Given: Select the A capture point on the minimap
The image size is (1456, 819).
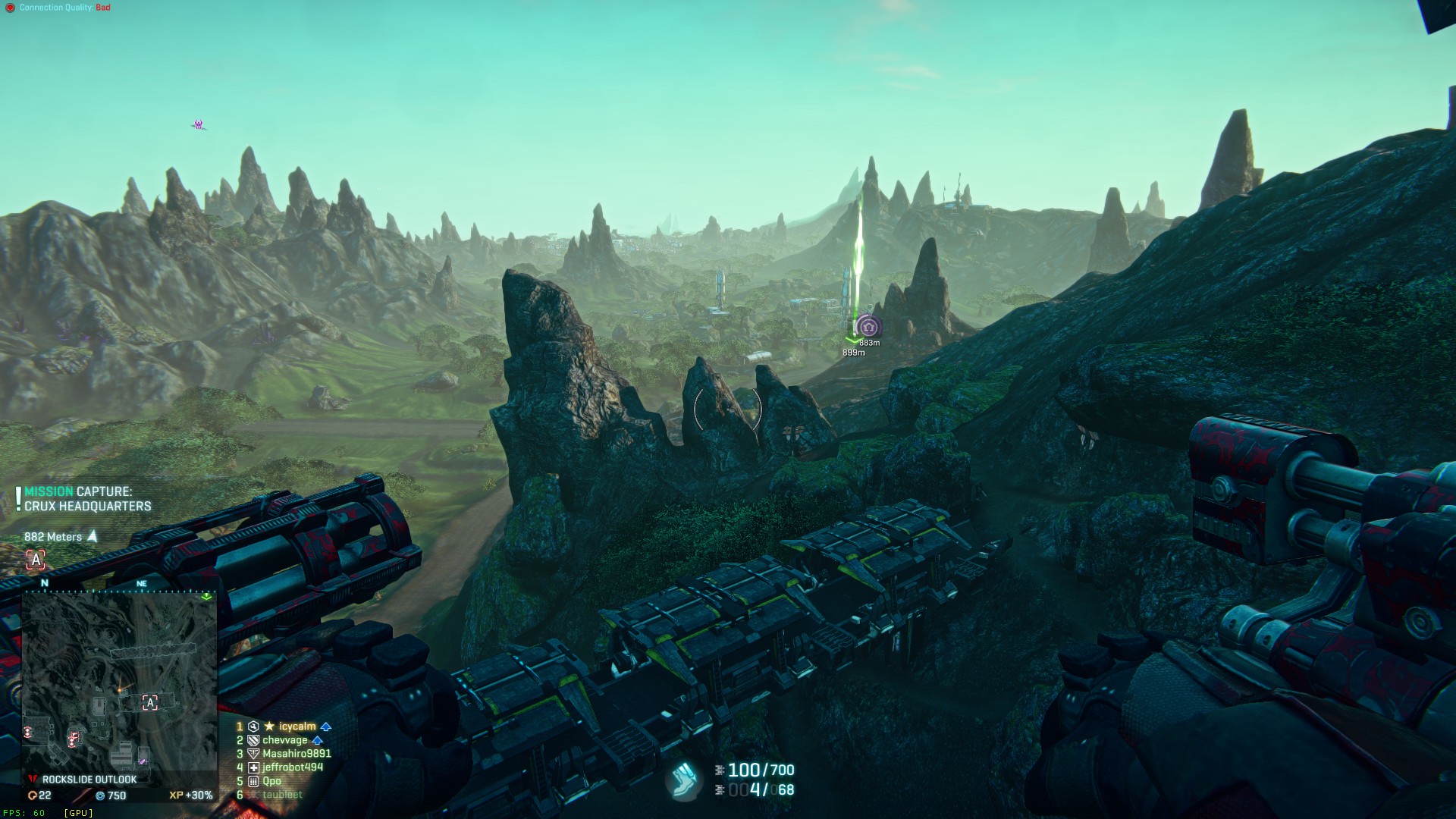Looking at the screenshot, I should click(150, 703).
